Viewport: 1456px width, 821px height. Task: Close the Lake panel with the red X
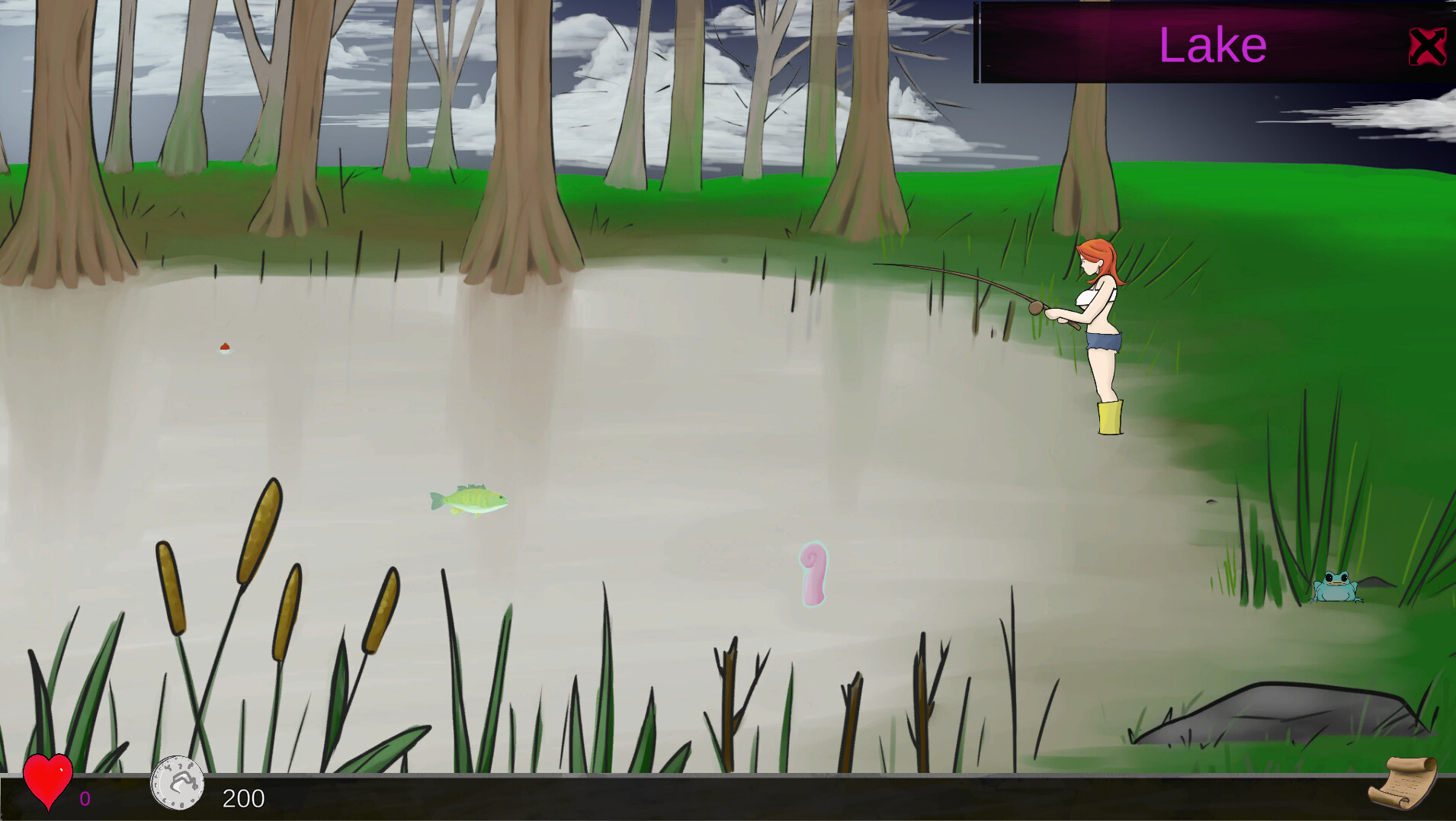[1427, 46]
